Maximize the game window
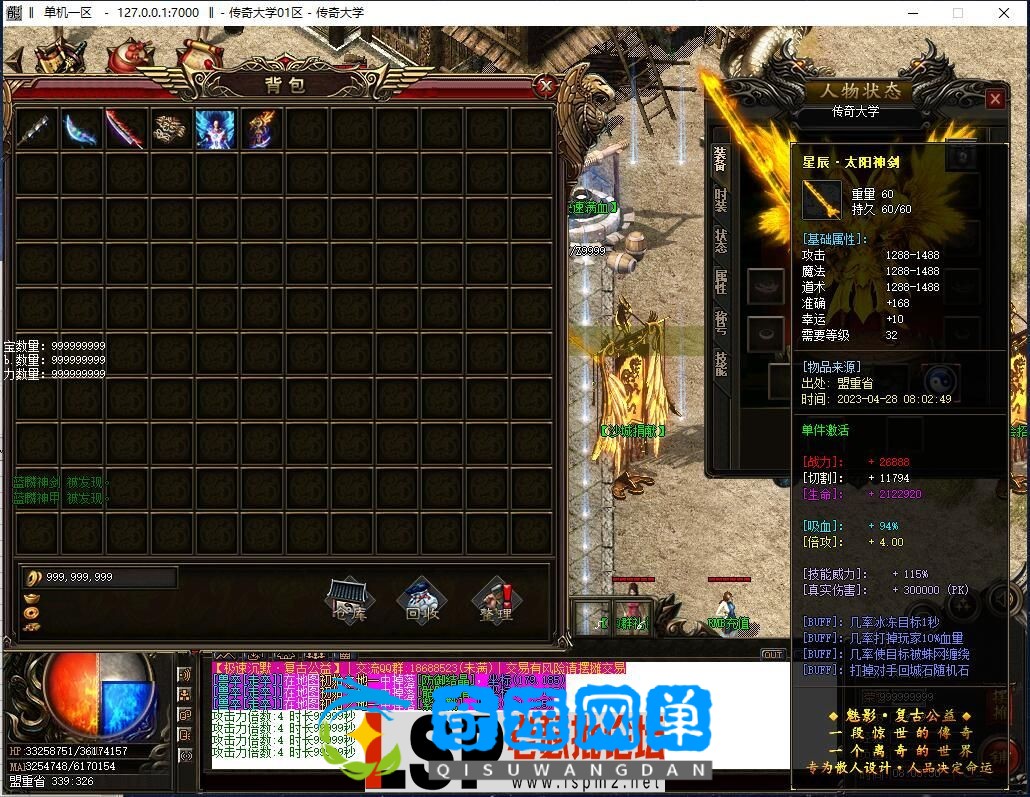This screenshot has width=1030, height=797. tap(957, 13)
